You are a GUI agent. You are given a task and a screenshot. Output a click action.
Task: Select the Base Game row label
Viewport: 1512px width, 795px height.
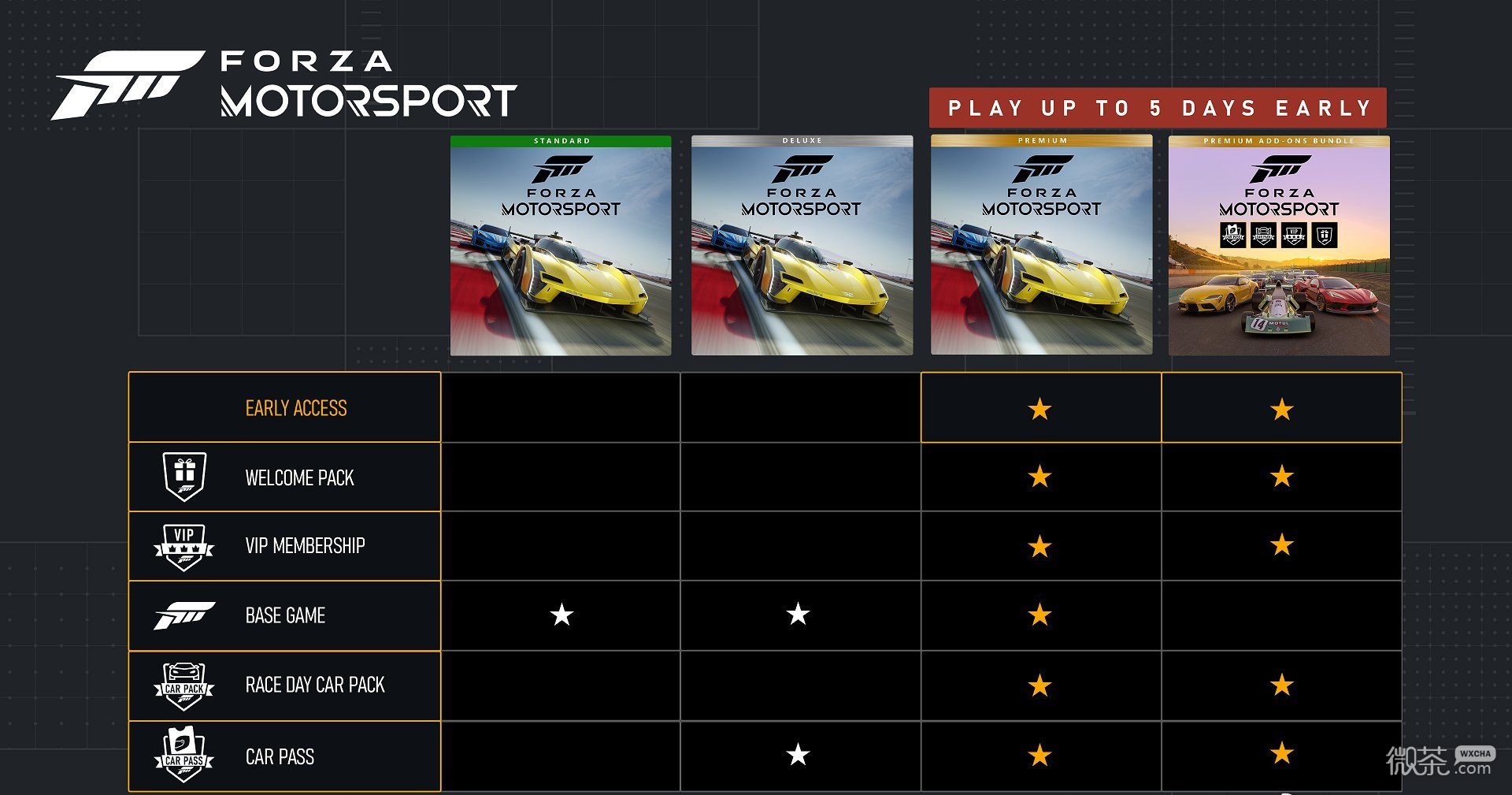tap(285, 615)
